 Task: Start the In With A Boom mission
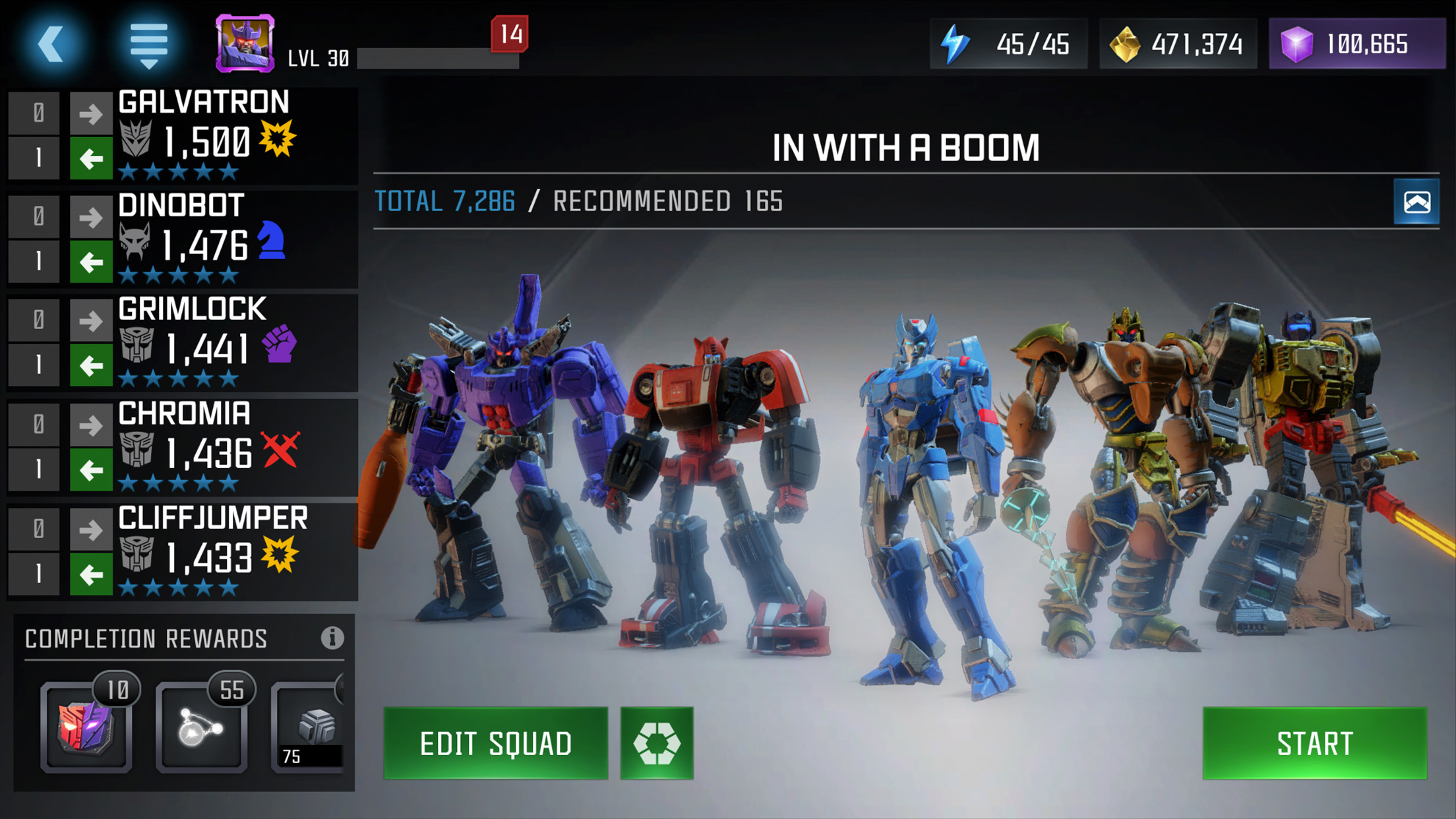click(x=1314, y=743)
